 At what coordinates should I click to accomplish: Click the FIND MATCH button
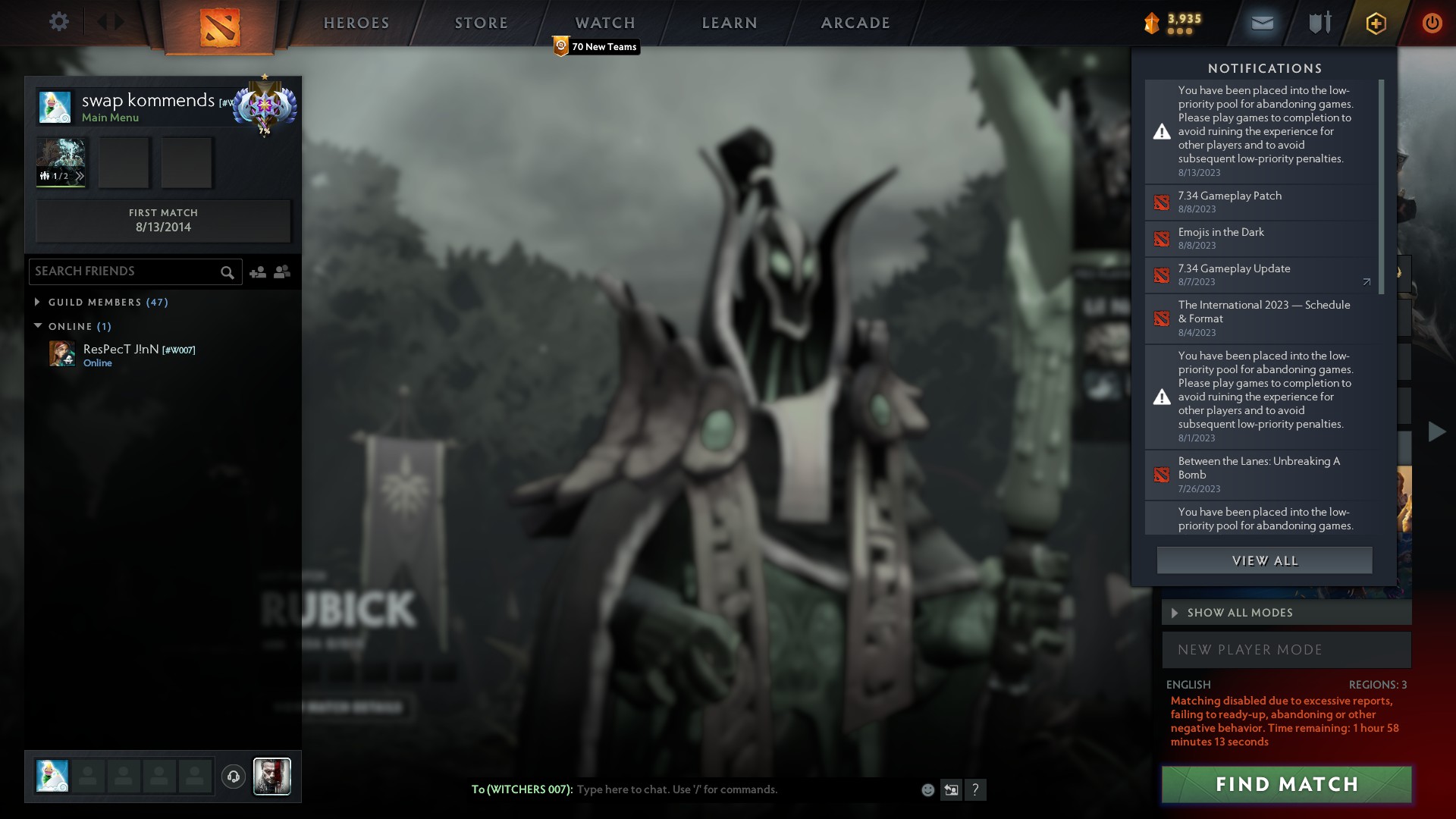(x=1286, y=785)
